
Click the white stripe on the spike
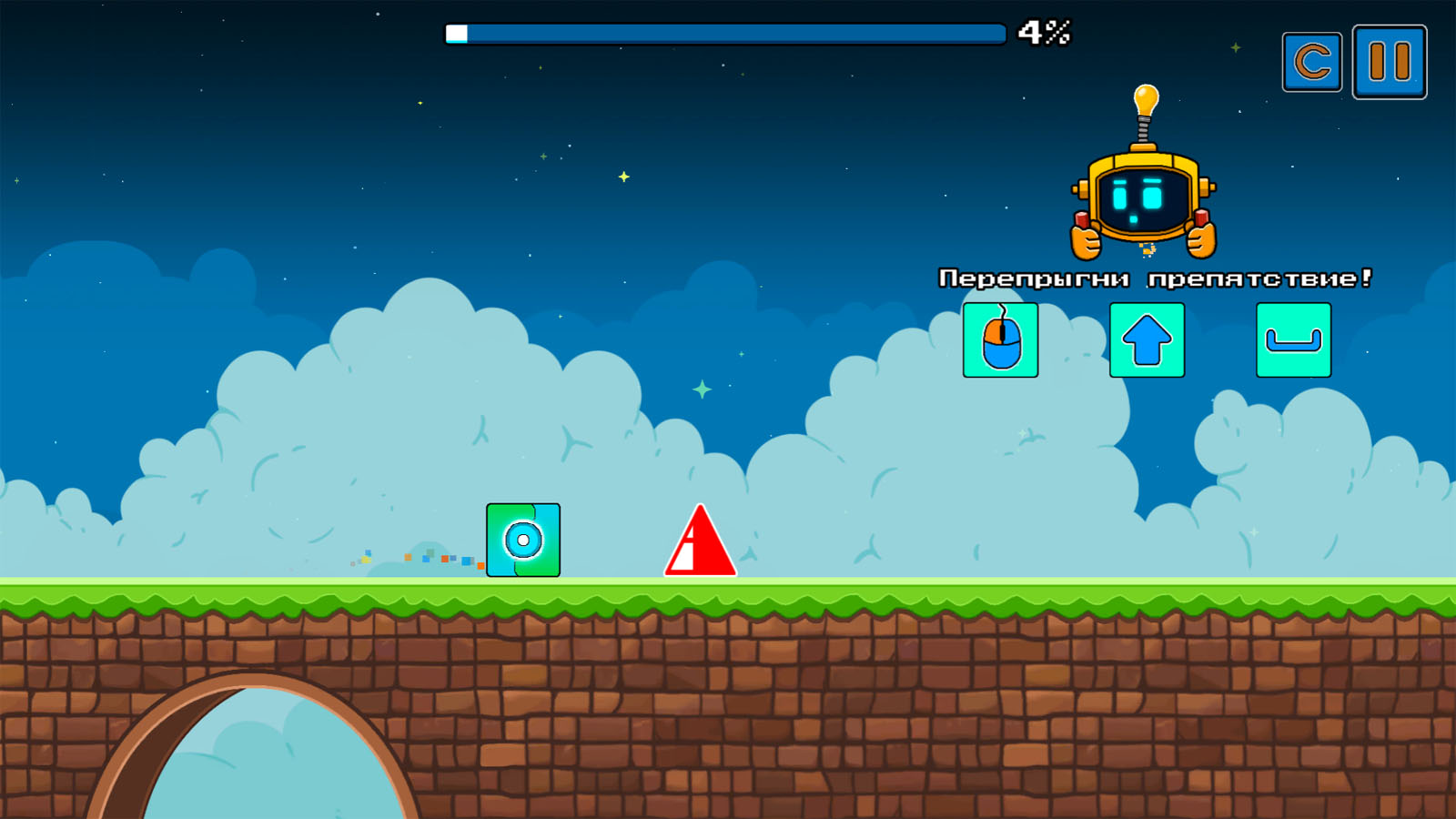pos(684,555)
